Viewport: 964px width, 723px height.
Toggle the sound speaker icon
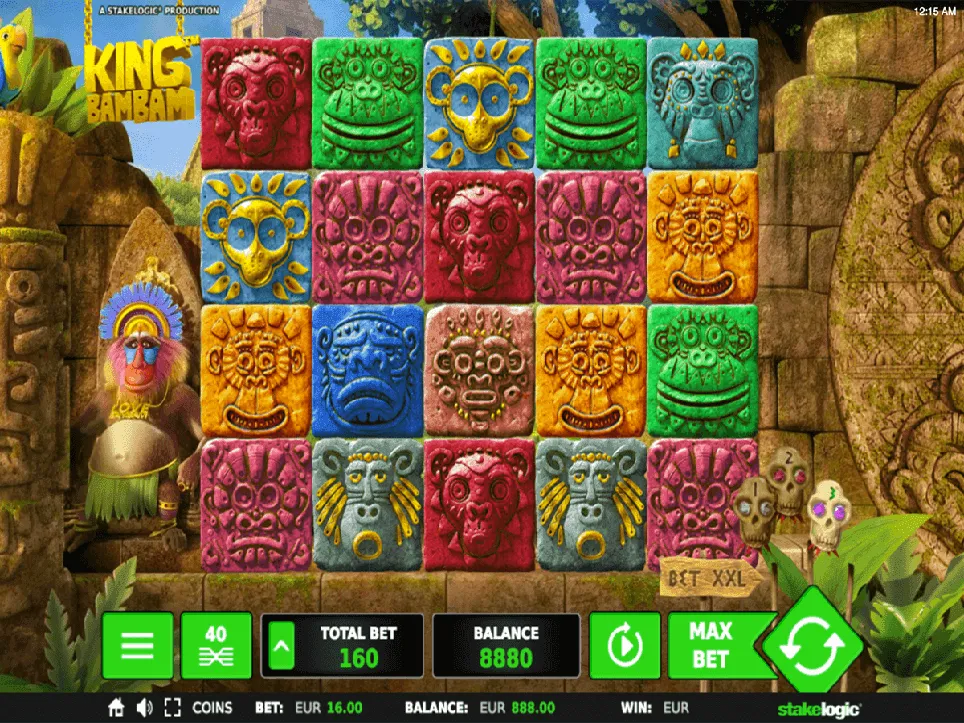pos(144,707)
